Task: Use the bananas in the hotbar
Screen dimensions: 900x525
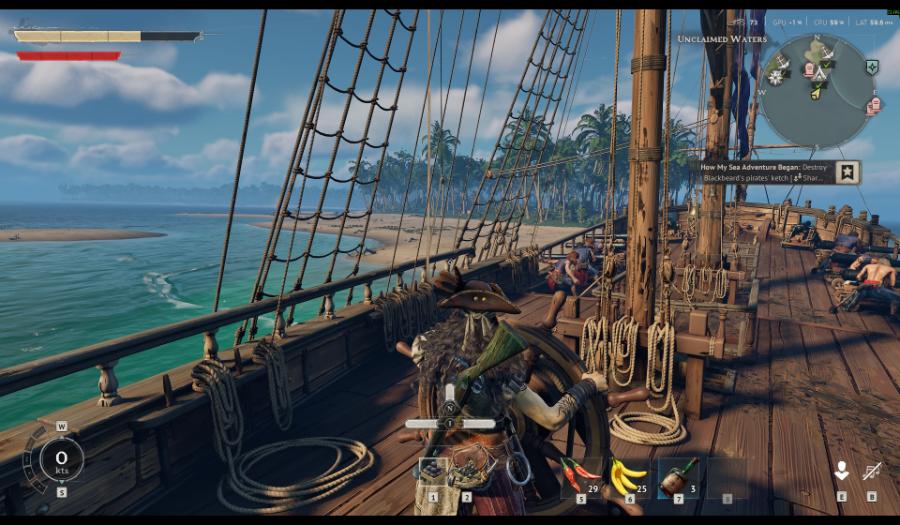Action: 630,474
